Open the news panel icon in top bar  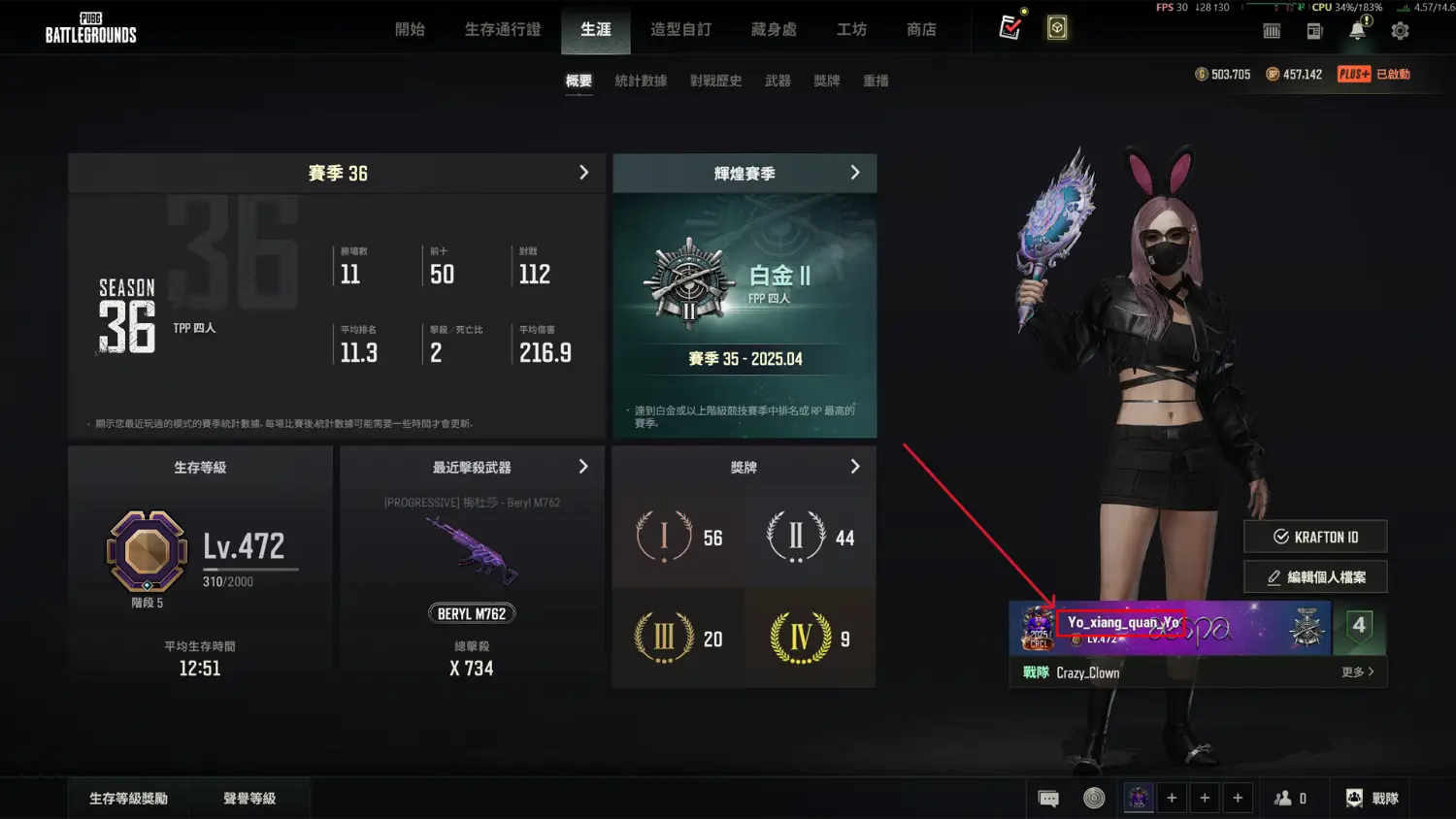coord(1314,30)
